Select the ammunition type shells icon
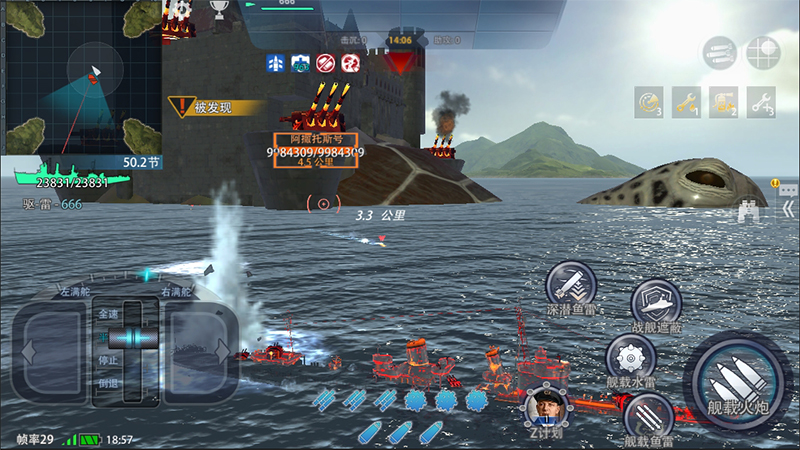 [x=720, y=52]
